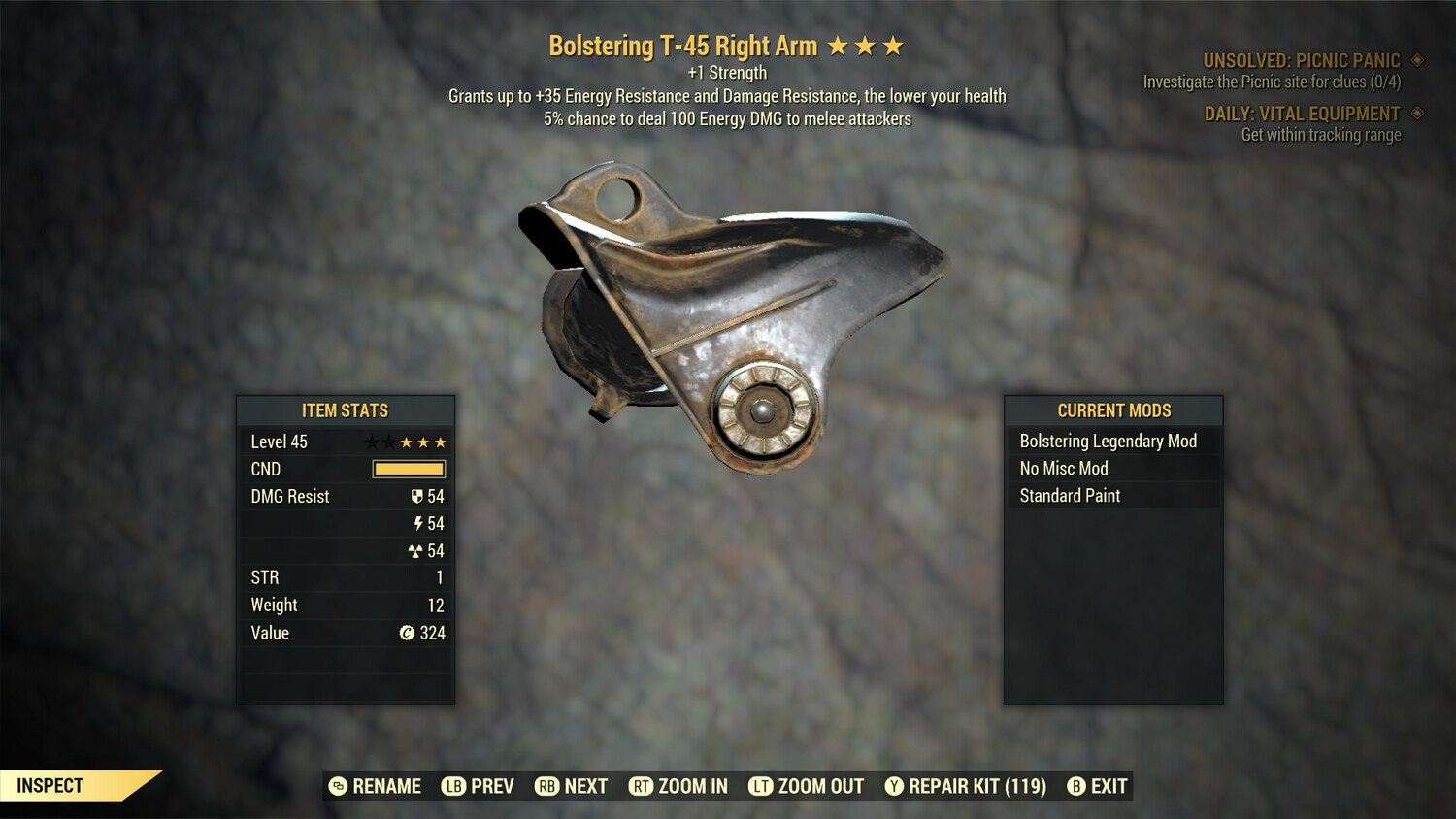Click the Y controller icon for Repair Kit
This screenshot has height=819, width=1456.
coord(894,786)
